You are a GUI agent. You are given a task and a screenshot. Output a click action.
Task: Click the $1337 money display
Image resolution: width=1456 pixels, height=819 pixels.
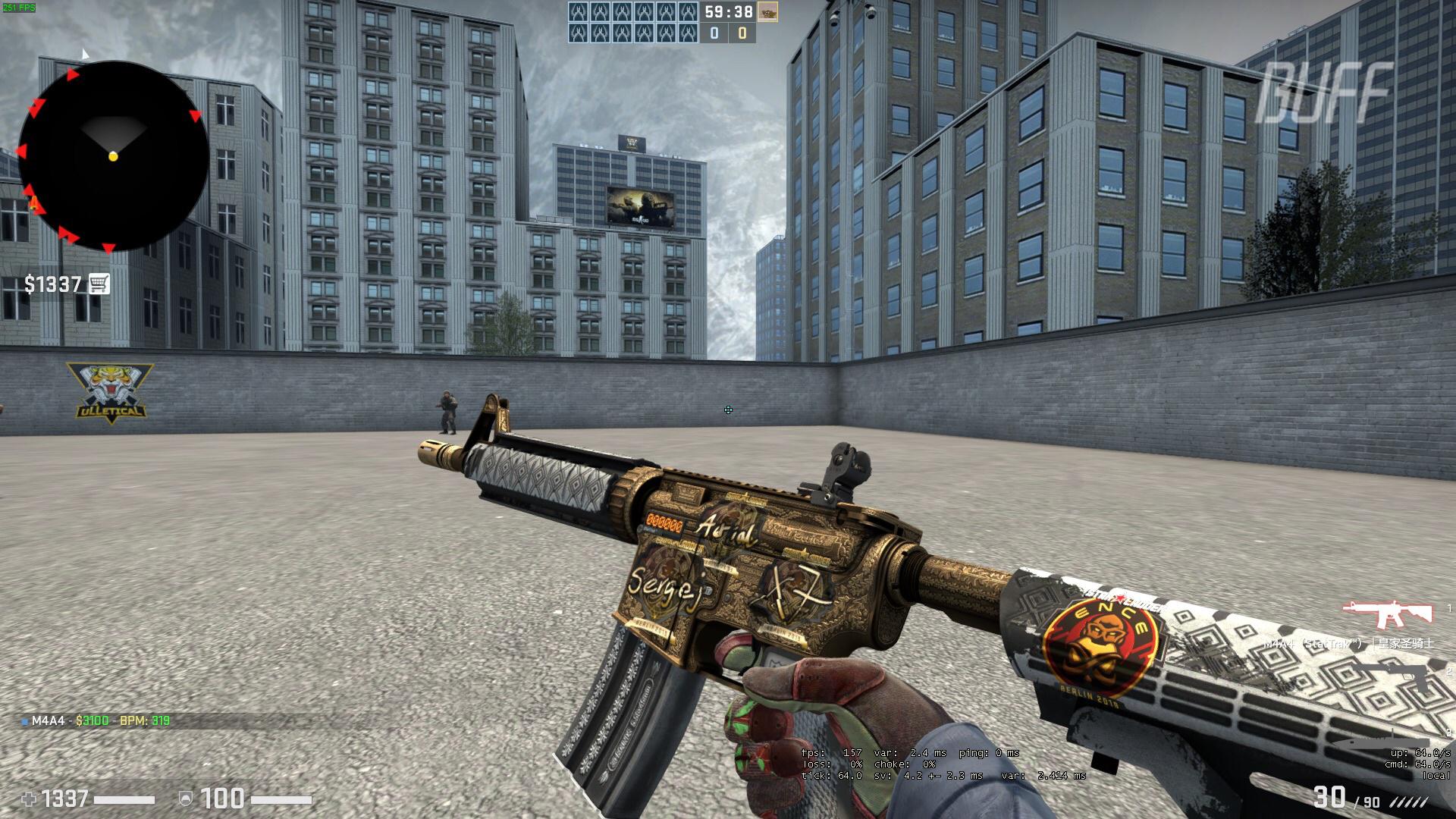[x=52, y=285]
